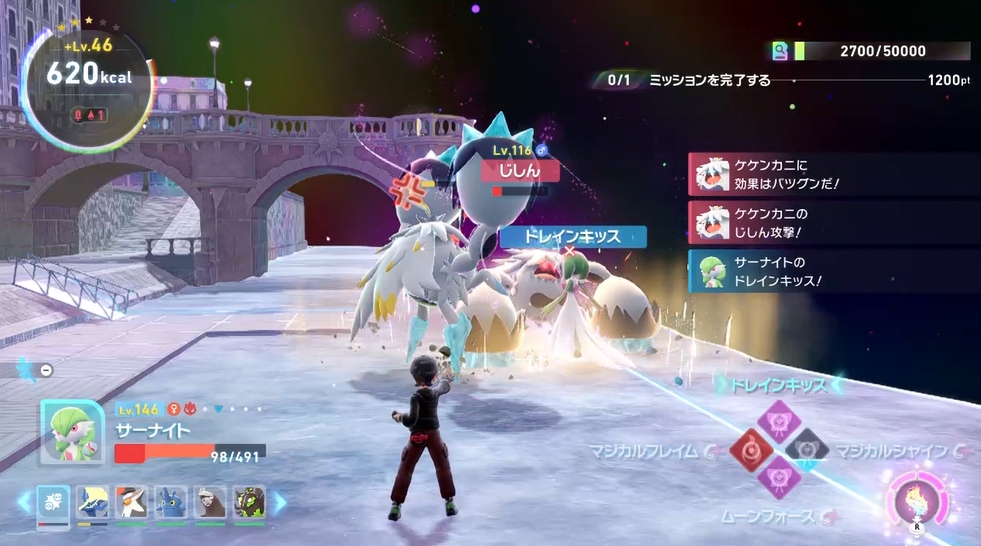Viewport: 981px width, 546px height.
Task: Switch to the blue and yellow Pokémon slot
Action: point(93,502)
